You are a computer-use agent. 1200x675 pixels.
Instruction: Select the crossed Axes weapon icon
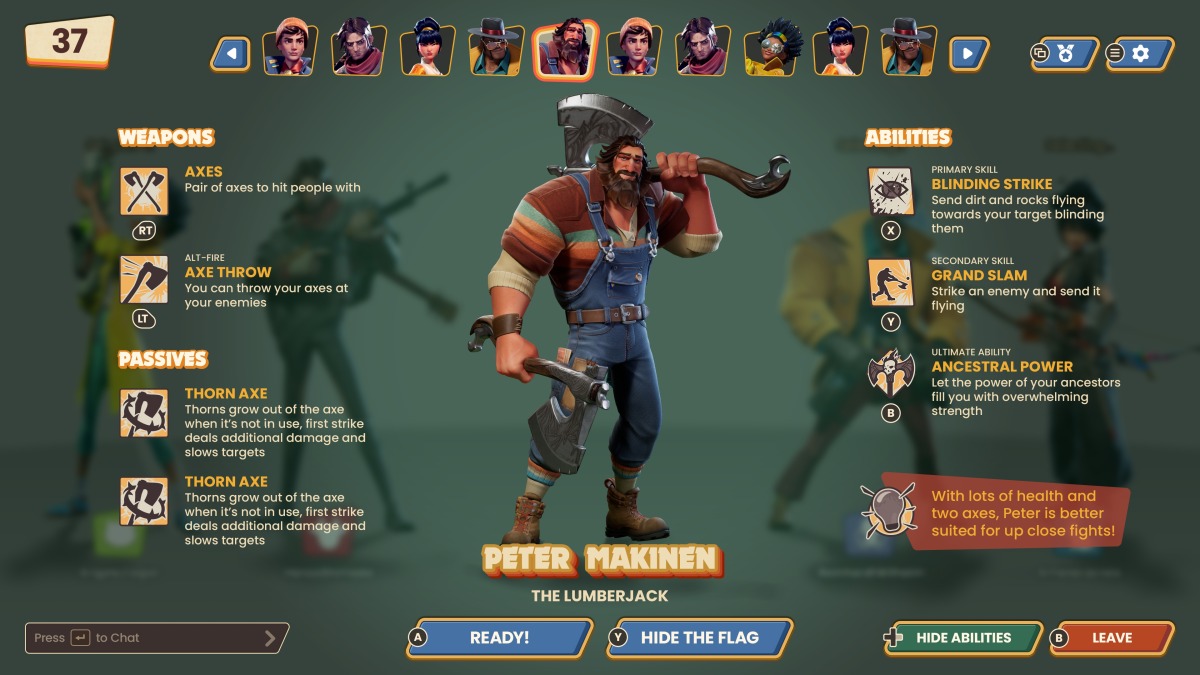click(x=144, y=191)
